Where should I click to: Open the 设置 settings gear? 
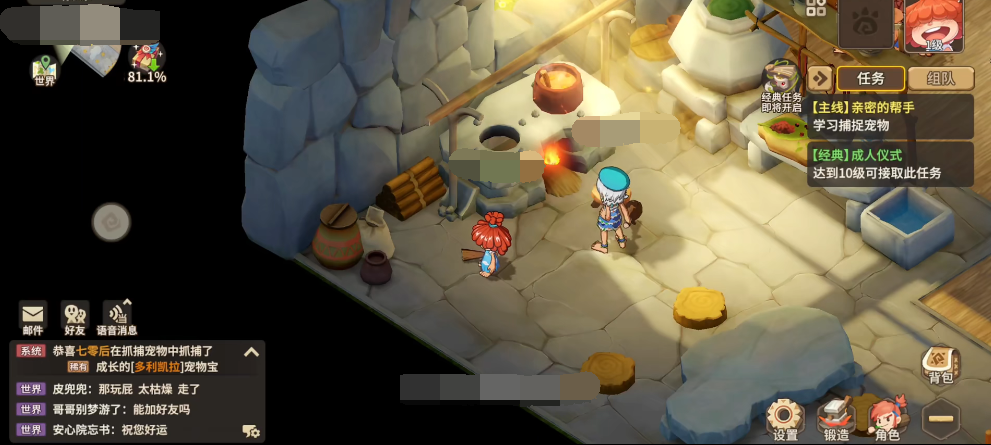pos(785,419)
